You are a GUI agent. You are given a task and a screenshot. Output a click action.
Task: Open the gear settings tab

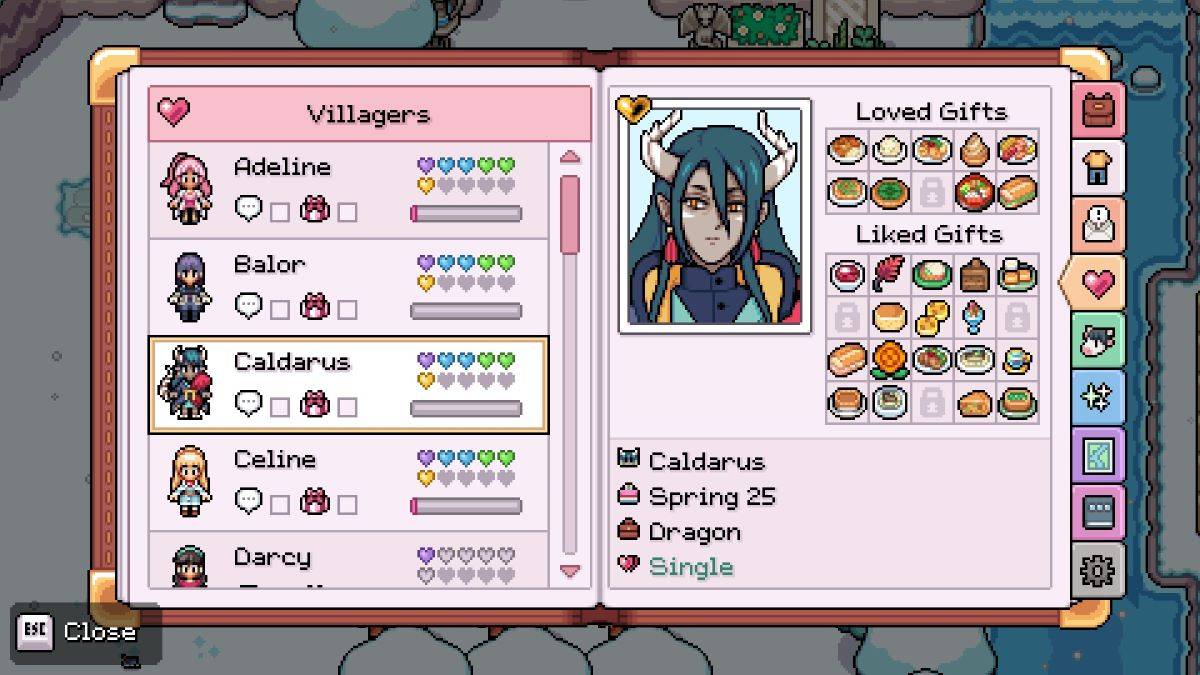click(x=1098, y=570)
